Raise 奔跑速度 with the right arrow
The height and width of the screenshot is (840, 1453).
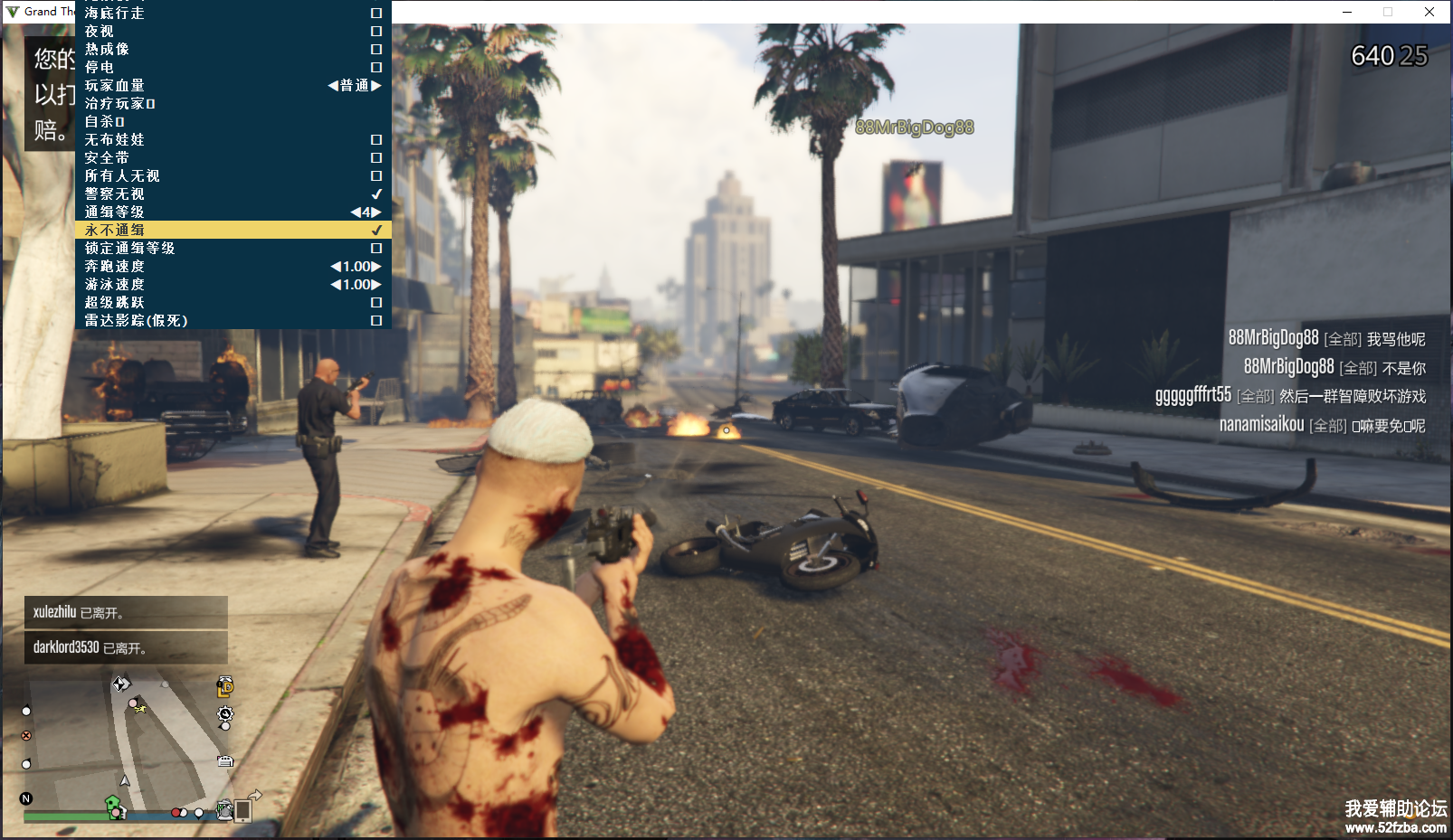pyautogui.click(x=376, y=267)
